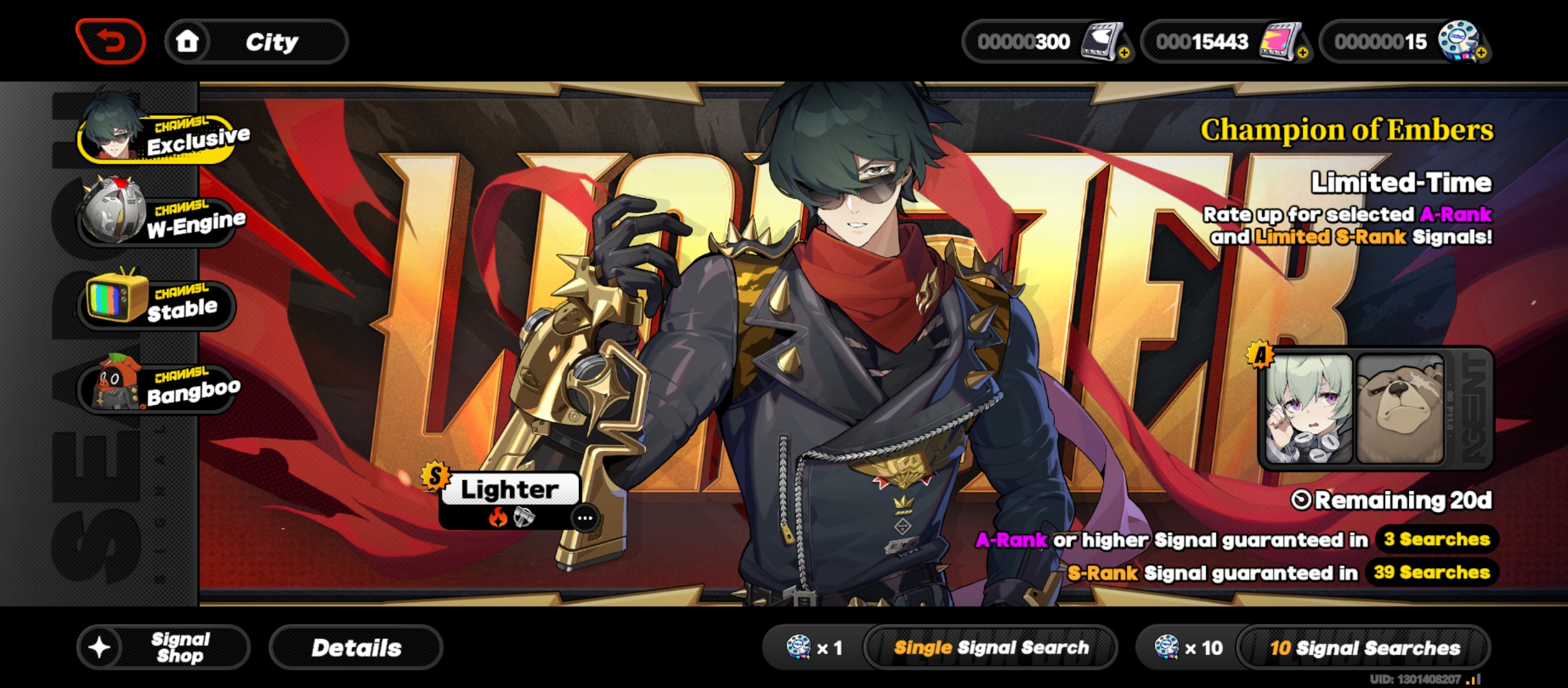Click the red back arrow icon
Image resolution: width=1568 pixels, height=688 pixels.
tap(110, 40)
